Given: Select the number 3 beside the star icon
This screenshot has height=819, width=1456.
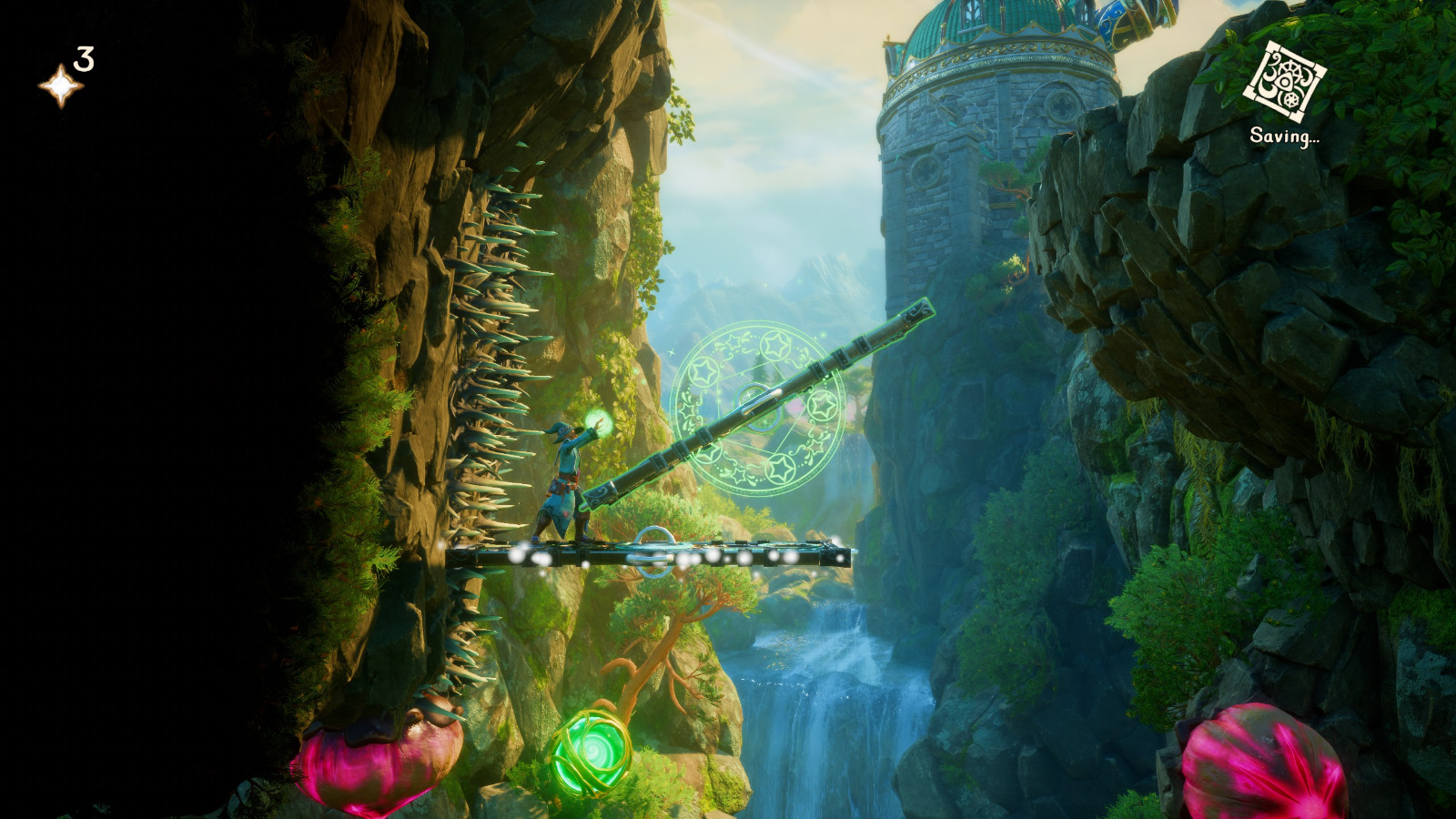Looking at the screenshot, I should coord(86,60).
